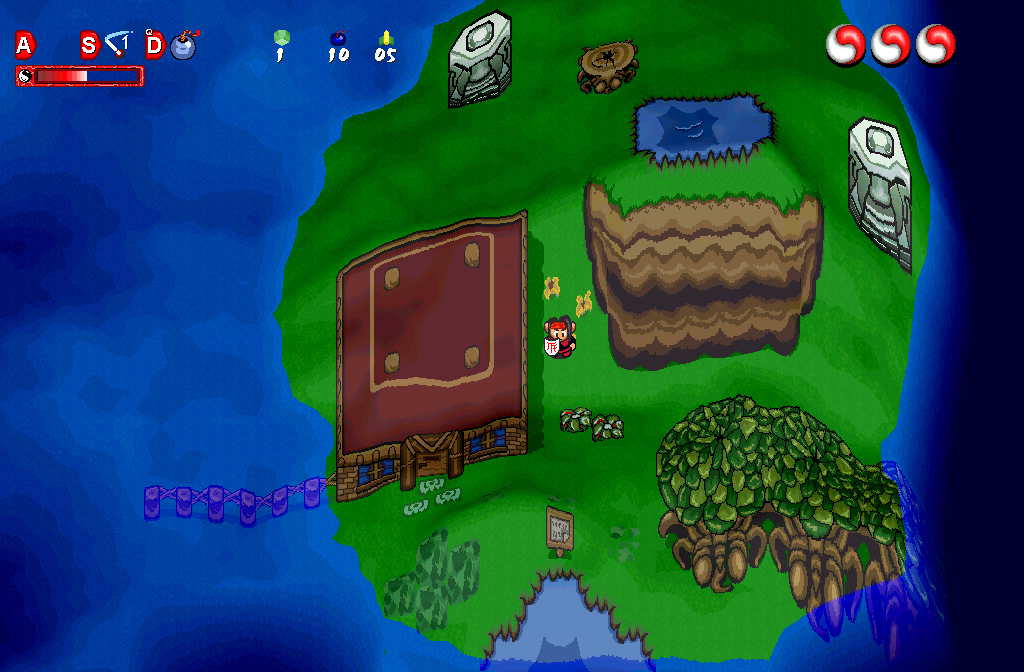
Task: Select the bomb item in the D slot
Action: coord(184,45)
